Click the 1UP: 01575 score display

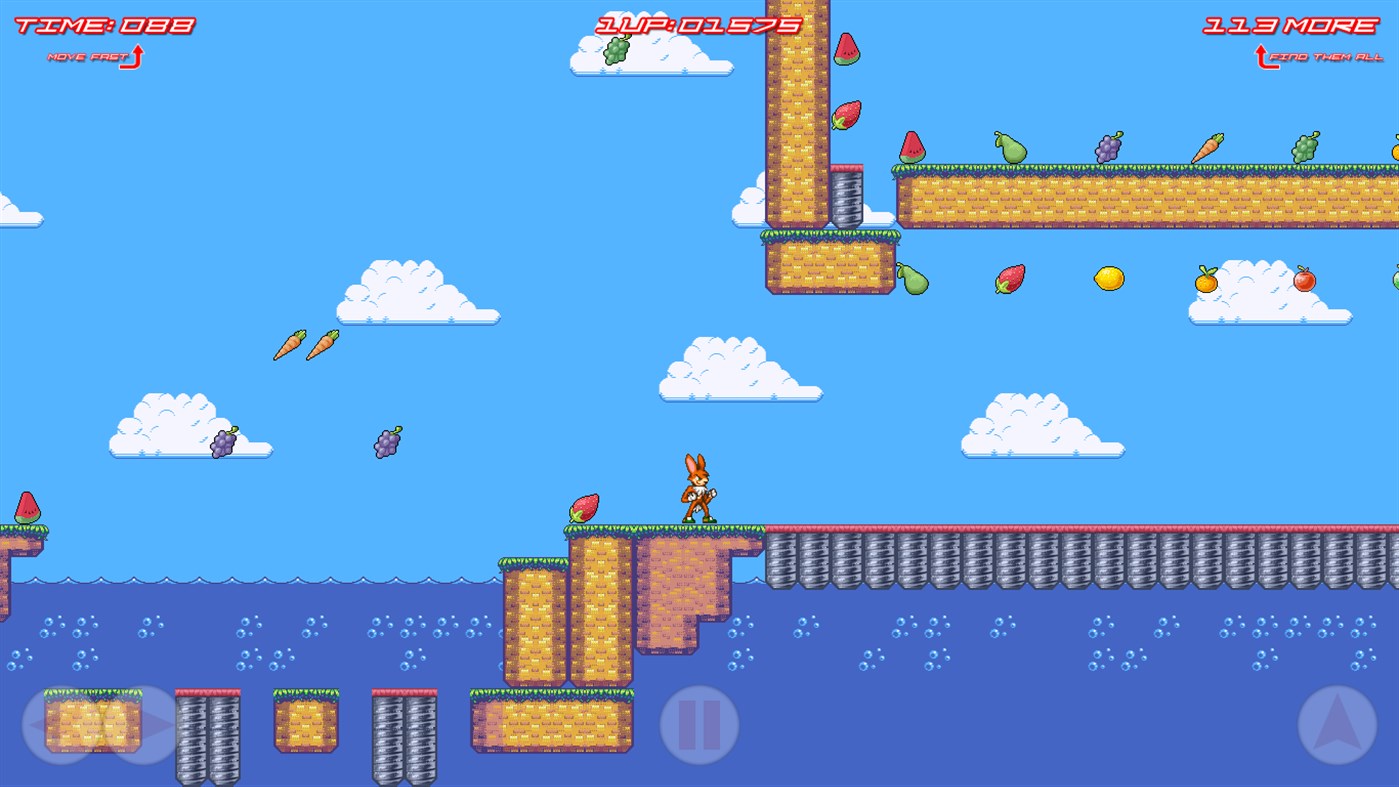(x=700, y=27)
